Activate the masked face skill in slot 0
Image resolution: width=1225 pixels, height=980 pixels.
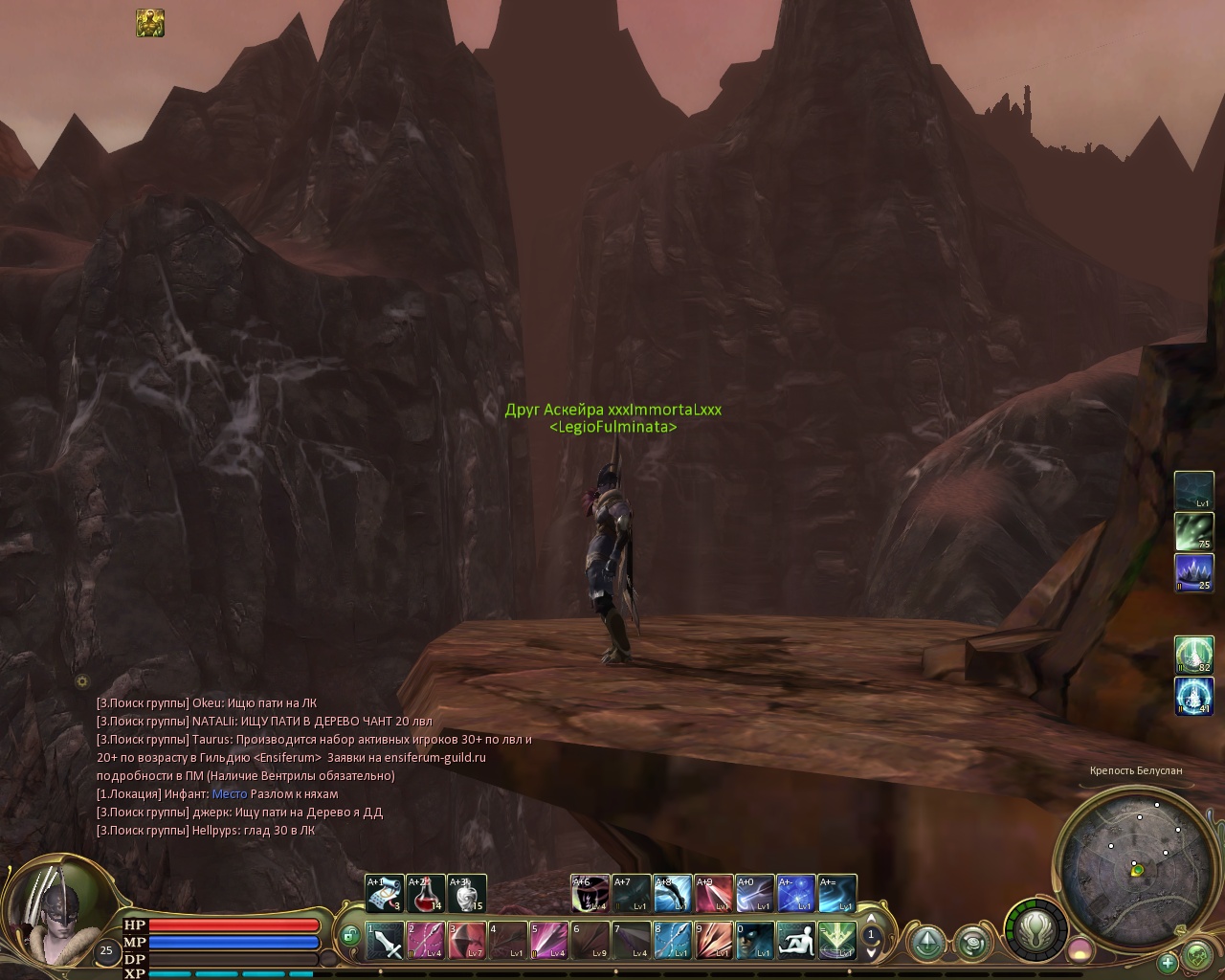(754, 941)
